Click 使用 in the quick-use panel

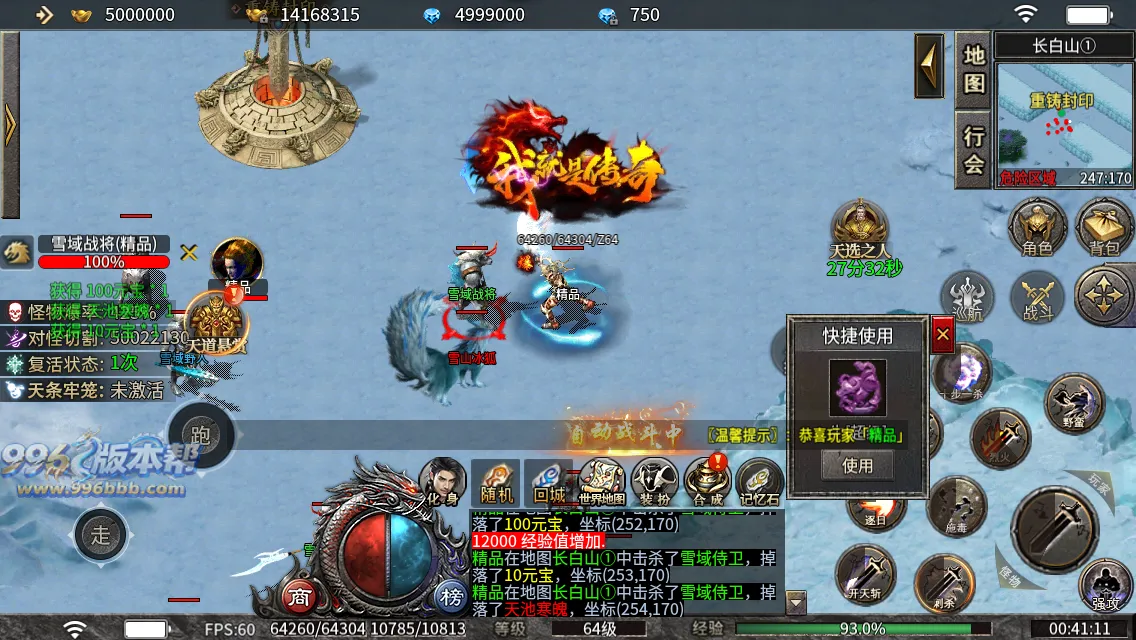[x=857, y=465]
